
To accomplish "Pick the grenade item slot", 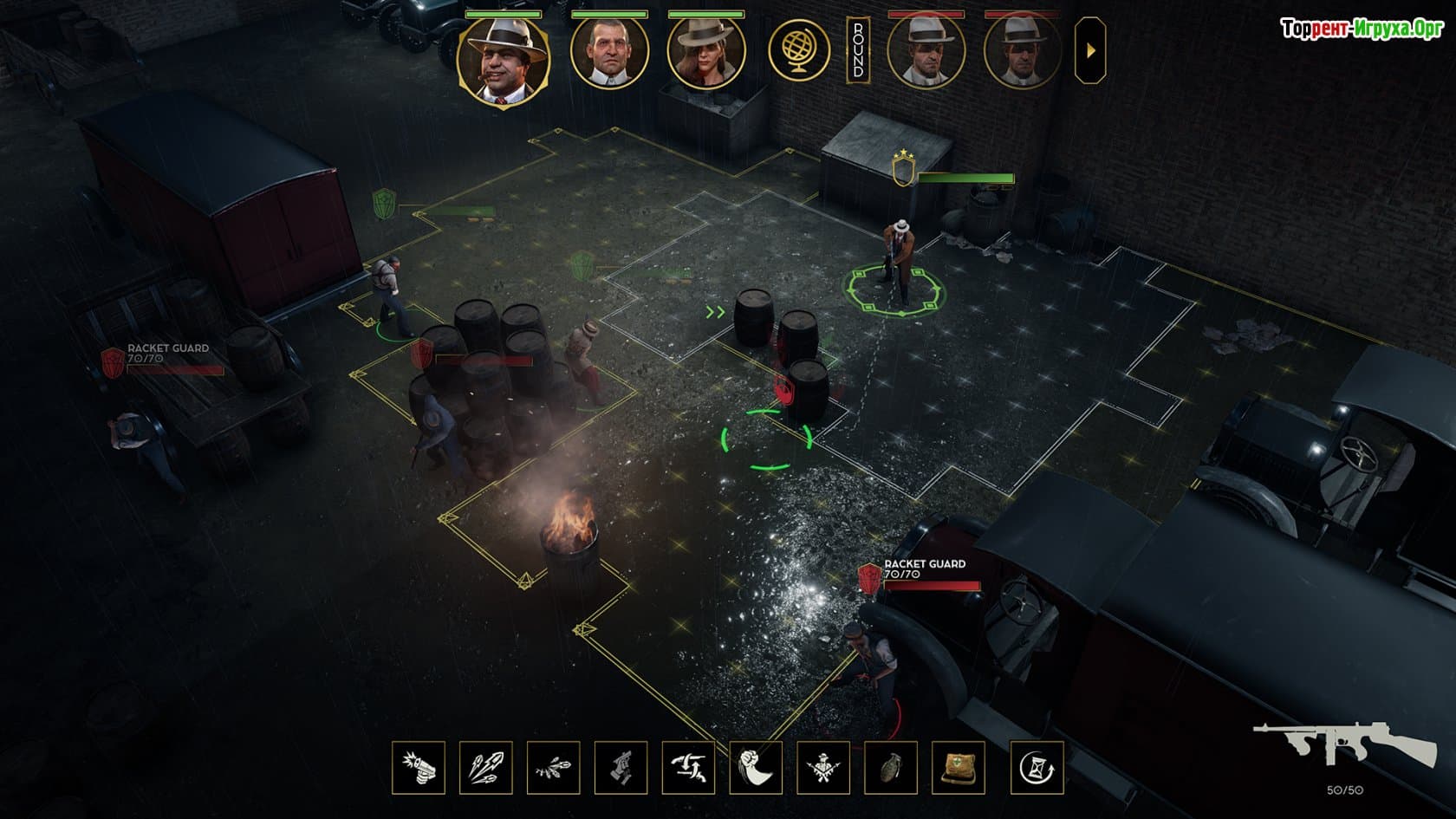I will (x=891, y=768).
